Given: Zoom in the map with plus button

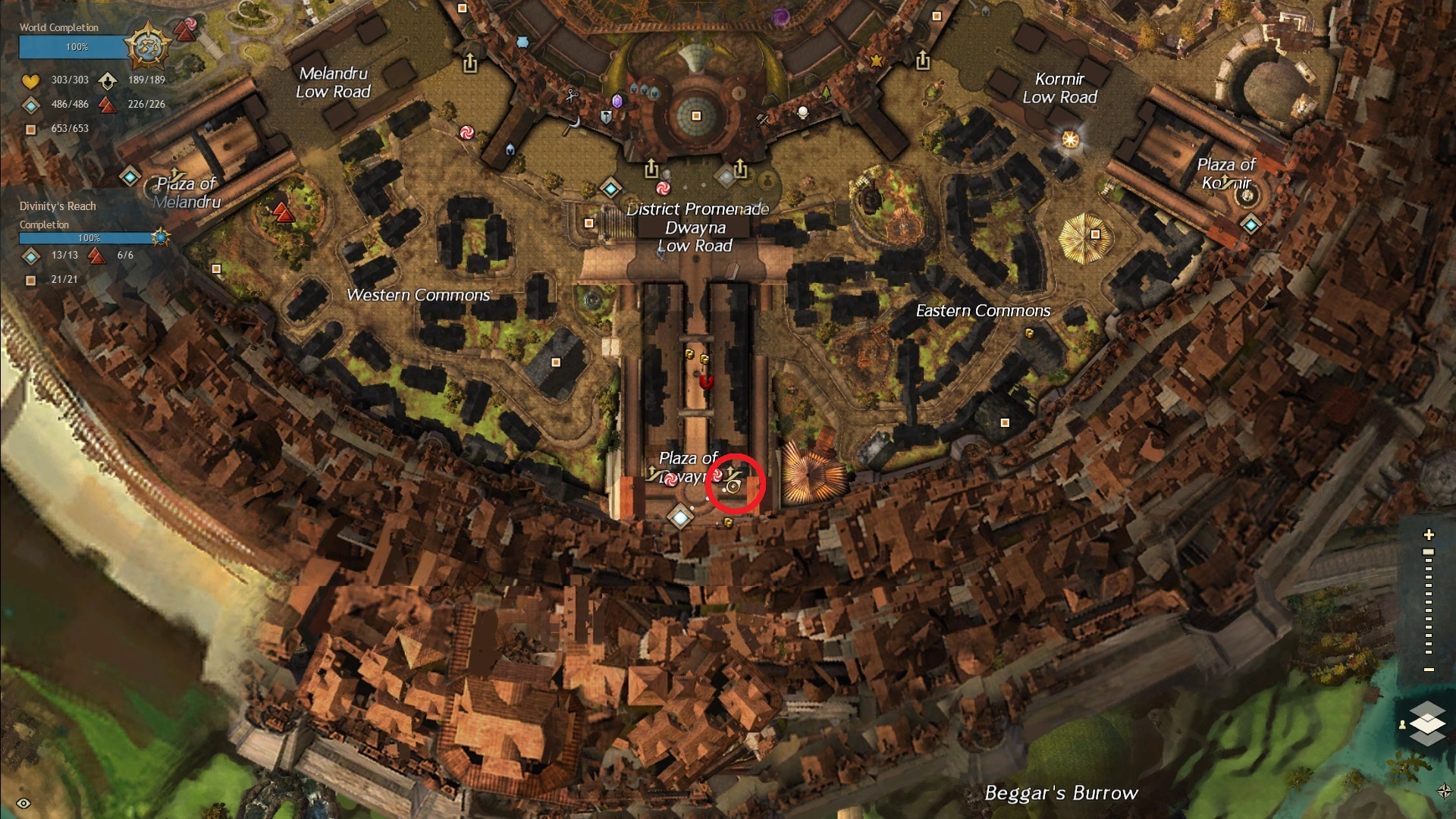Looking at the screenshot, I should [1429, 535].
